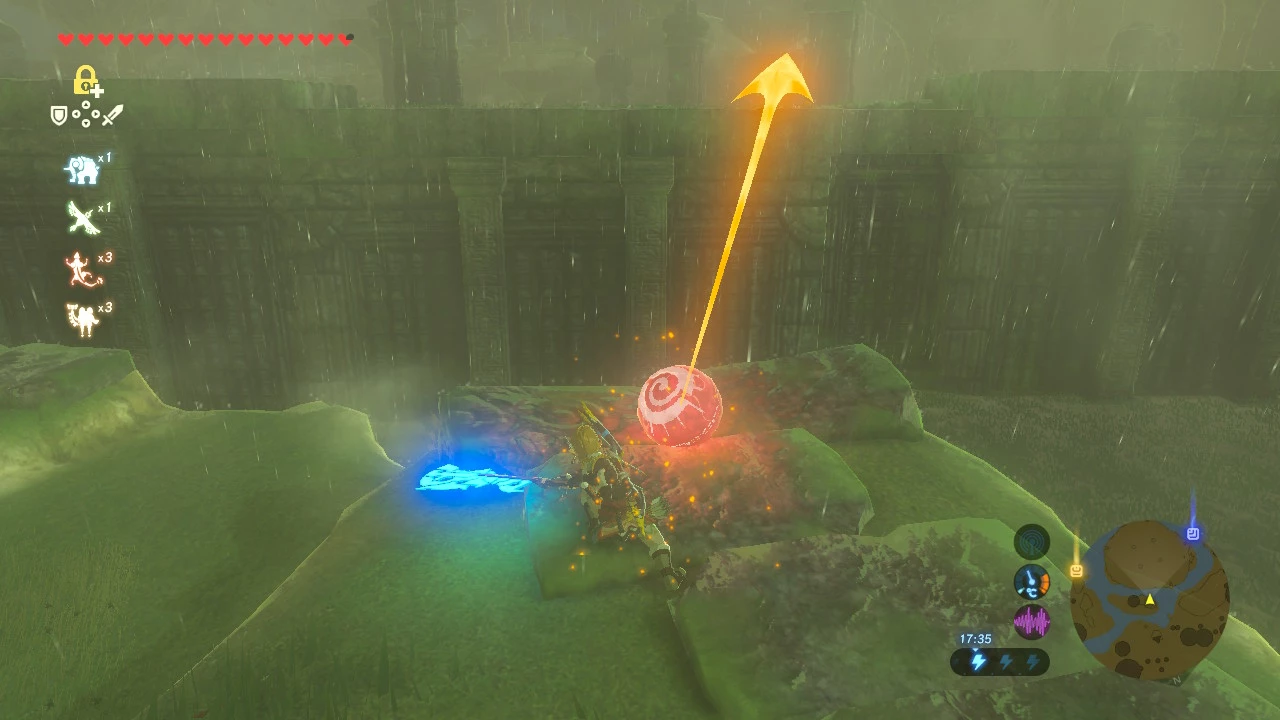Click the yellow padlock icon
1280x720 pixels.
86,79
